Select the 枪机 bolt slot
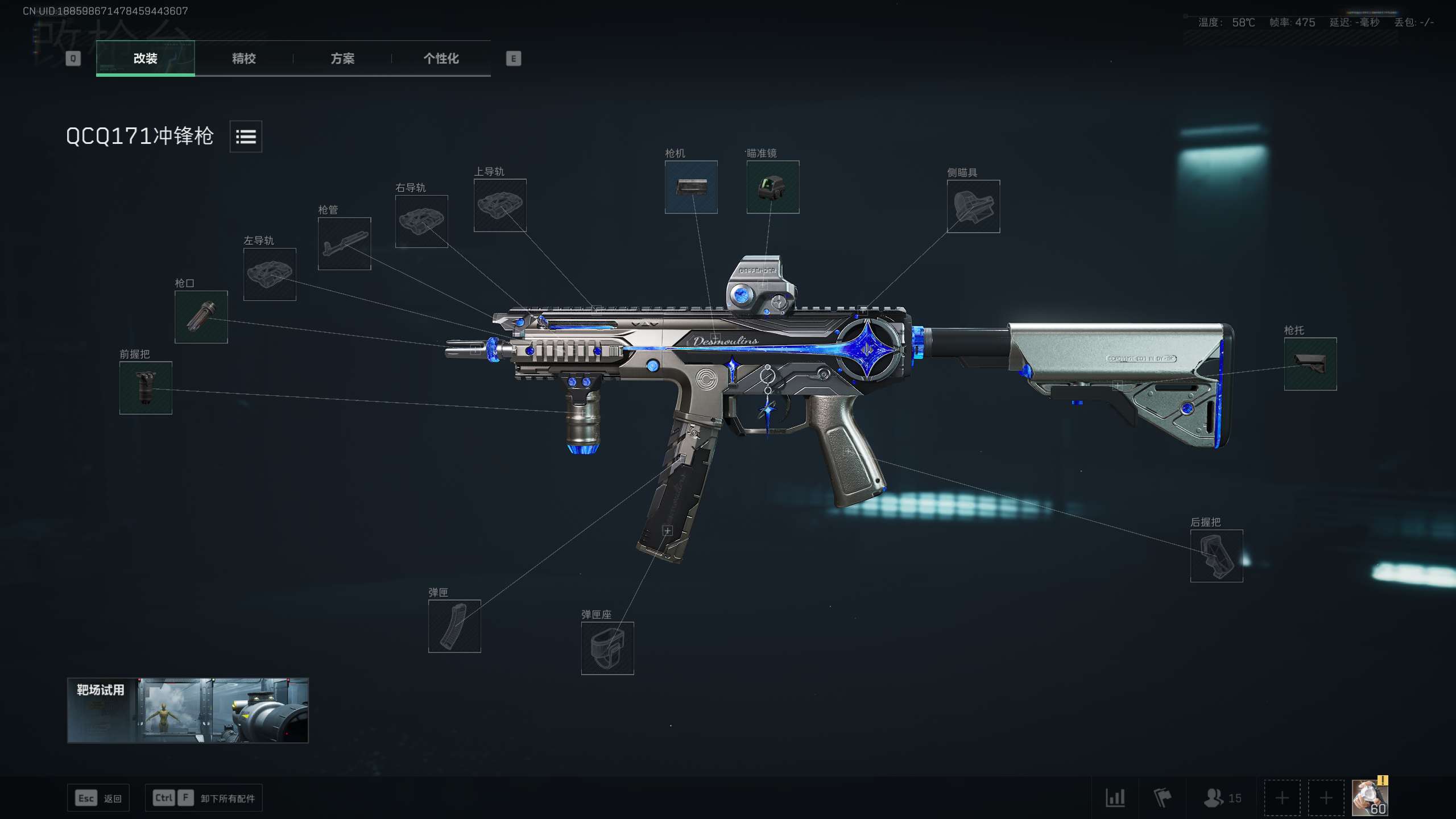This screenshot has height=819, width=1456. 691,187
